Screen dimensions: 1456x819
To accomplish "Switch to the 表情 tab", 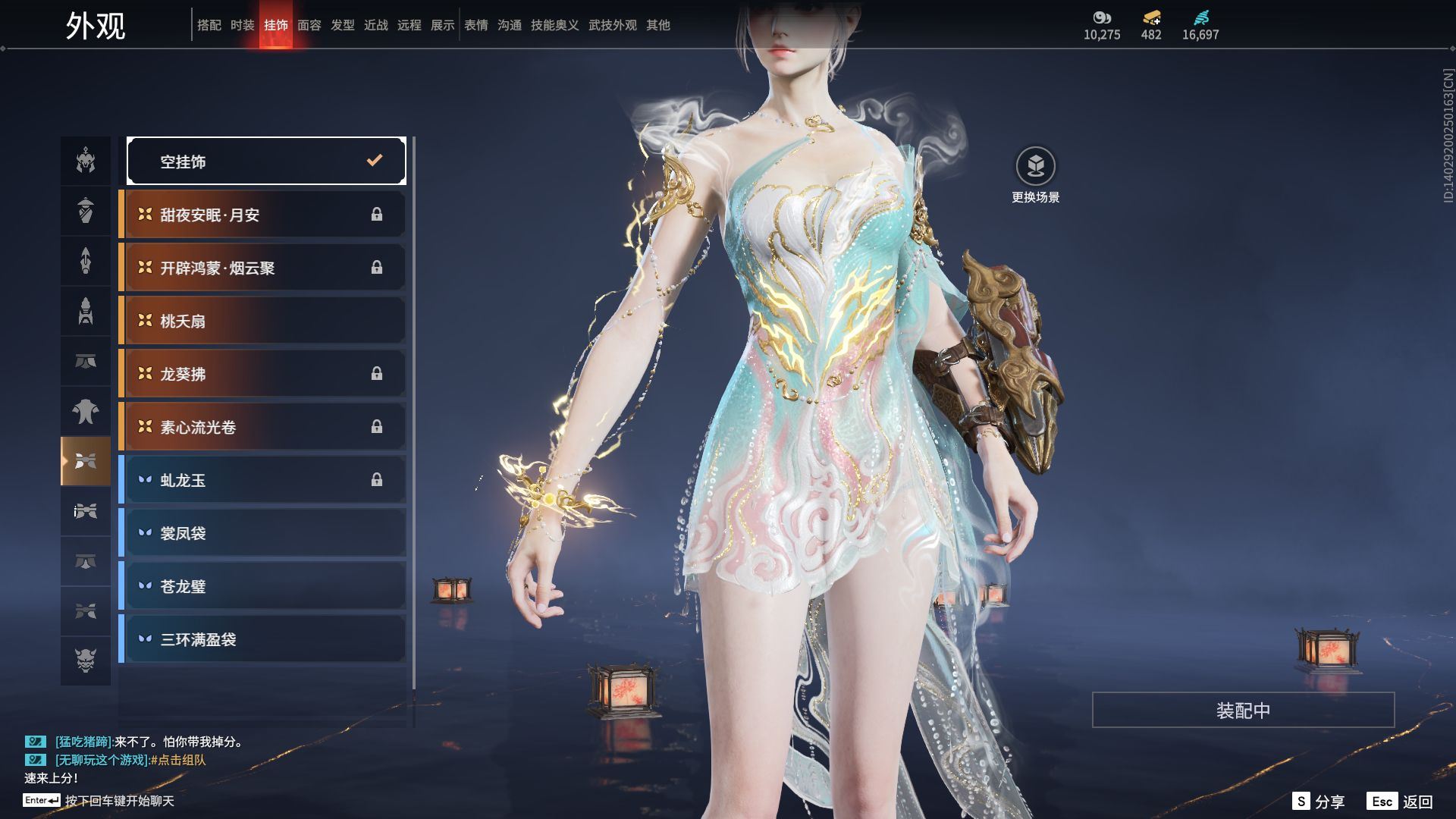I will [476, 25].
